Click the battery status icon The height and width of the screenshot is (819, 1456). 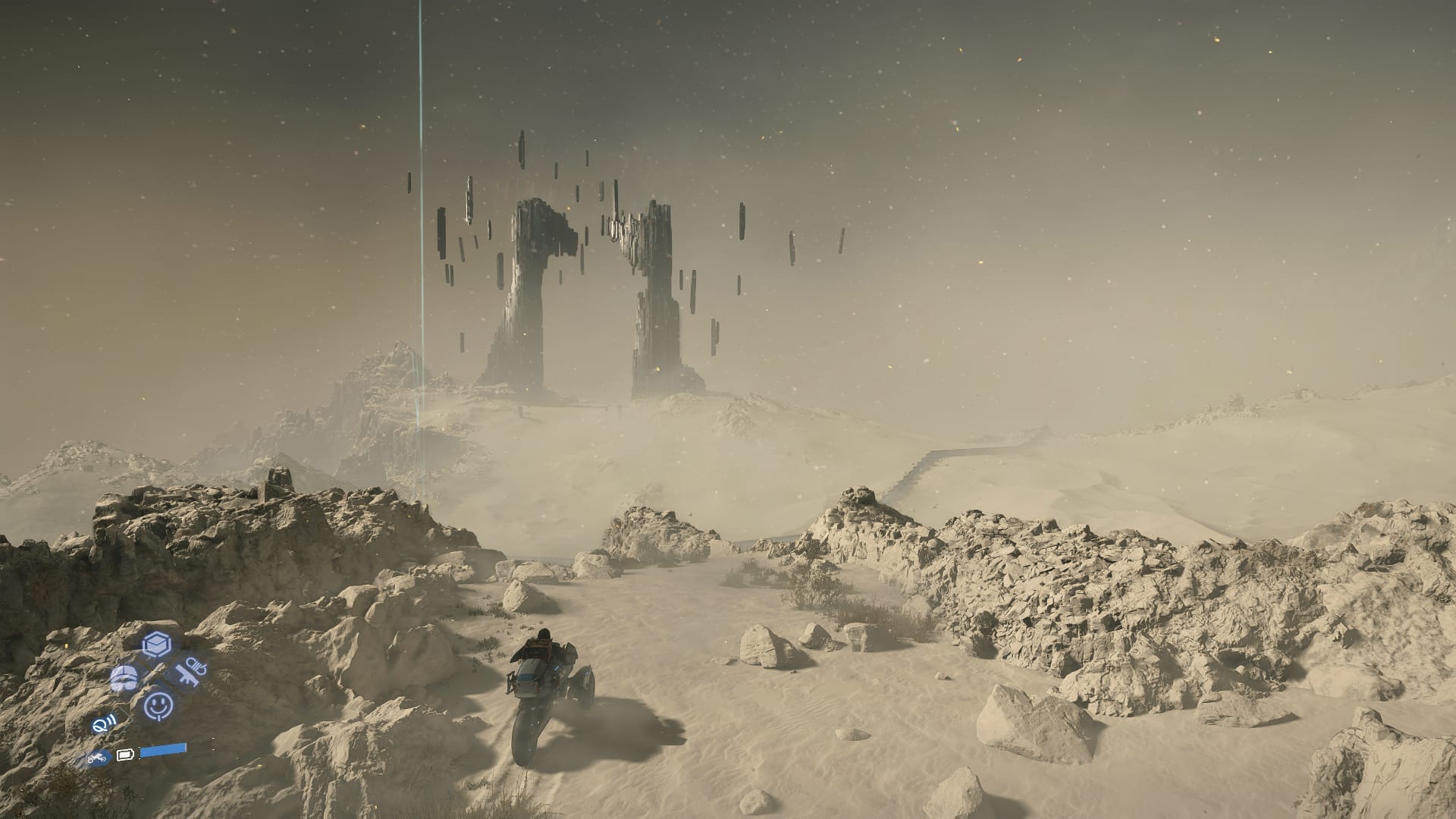click(x=125, y=755)
